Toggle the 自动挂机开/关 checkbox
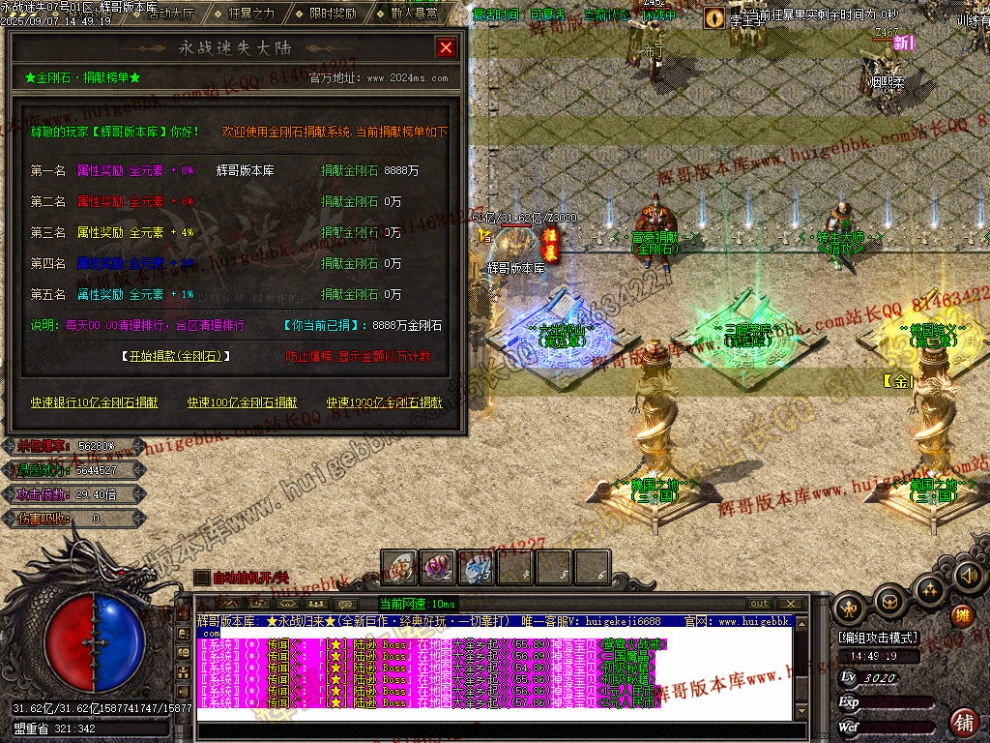This screenshot has width=990, height=743. pos(201,578)
